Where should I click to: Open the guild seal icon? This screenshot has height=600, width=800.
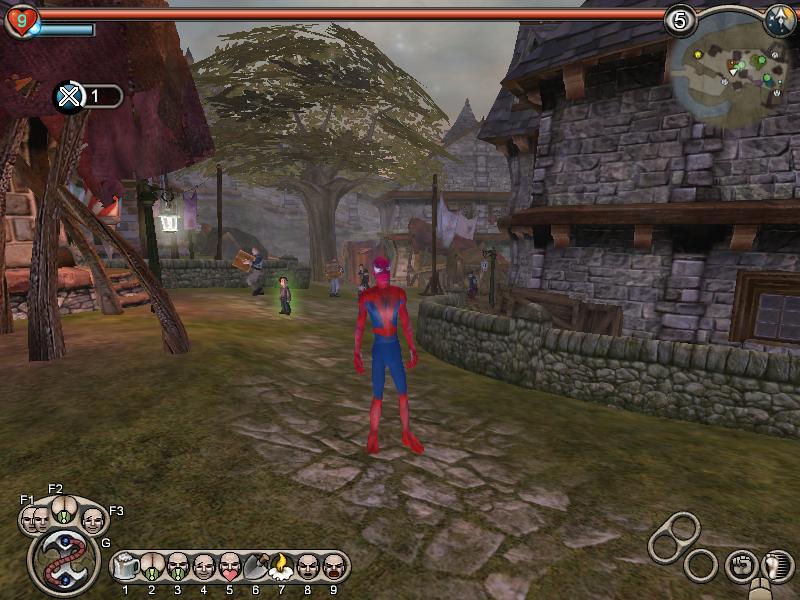pyautogui.click(x=63, y=563)
